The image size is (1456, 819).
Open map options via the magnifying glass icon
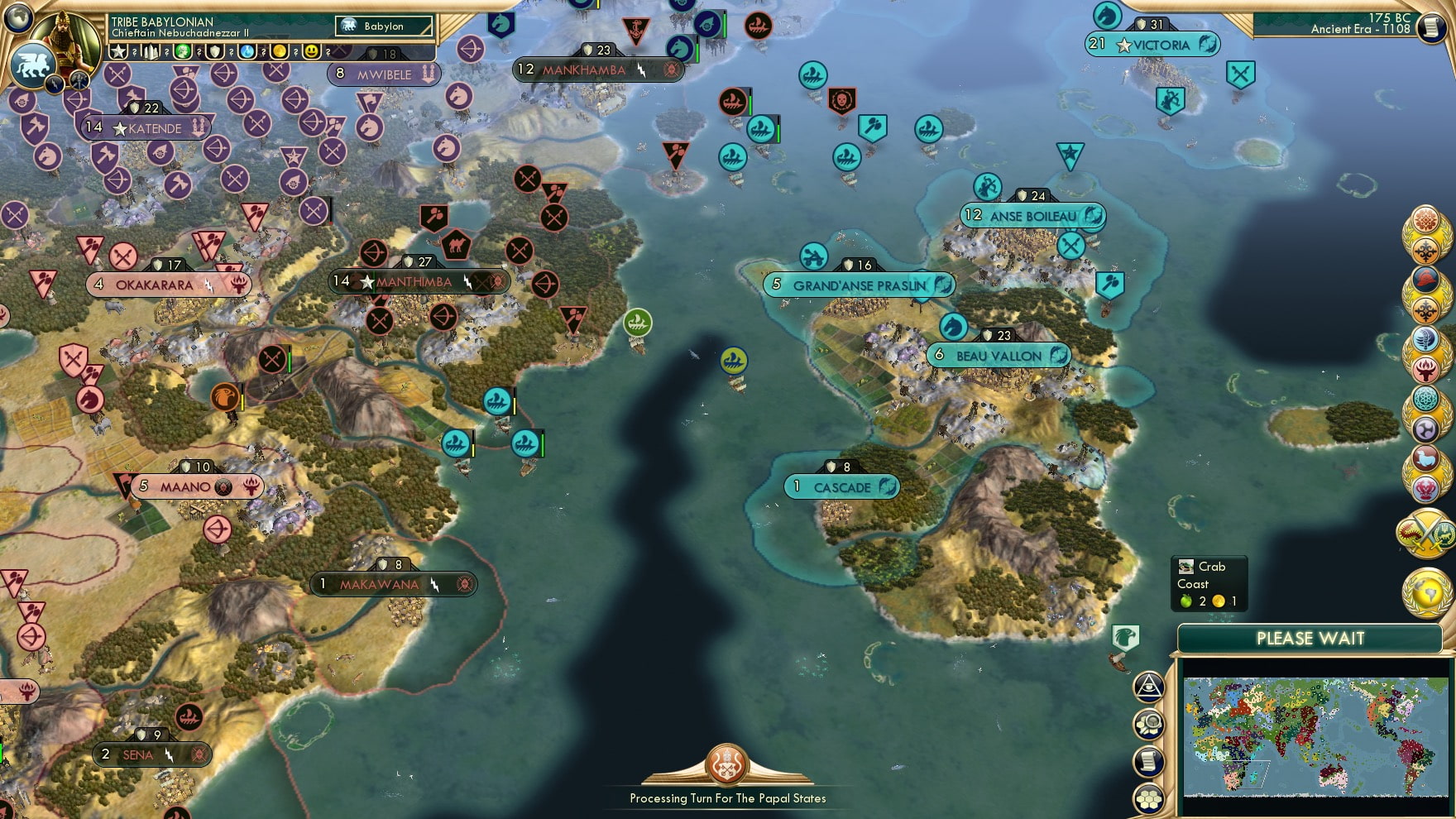pos(1149,723)
